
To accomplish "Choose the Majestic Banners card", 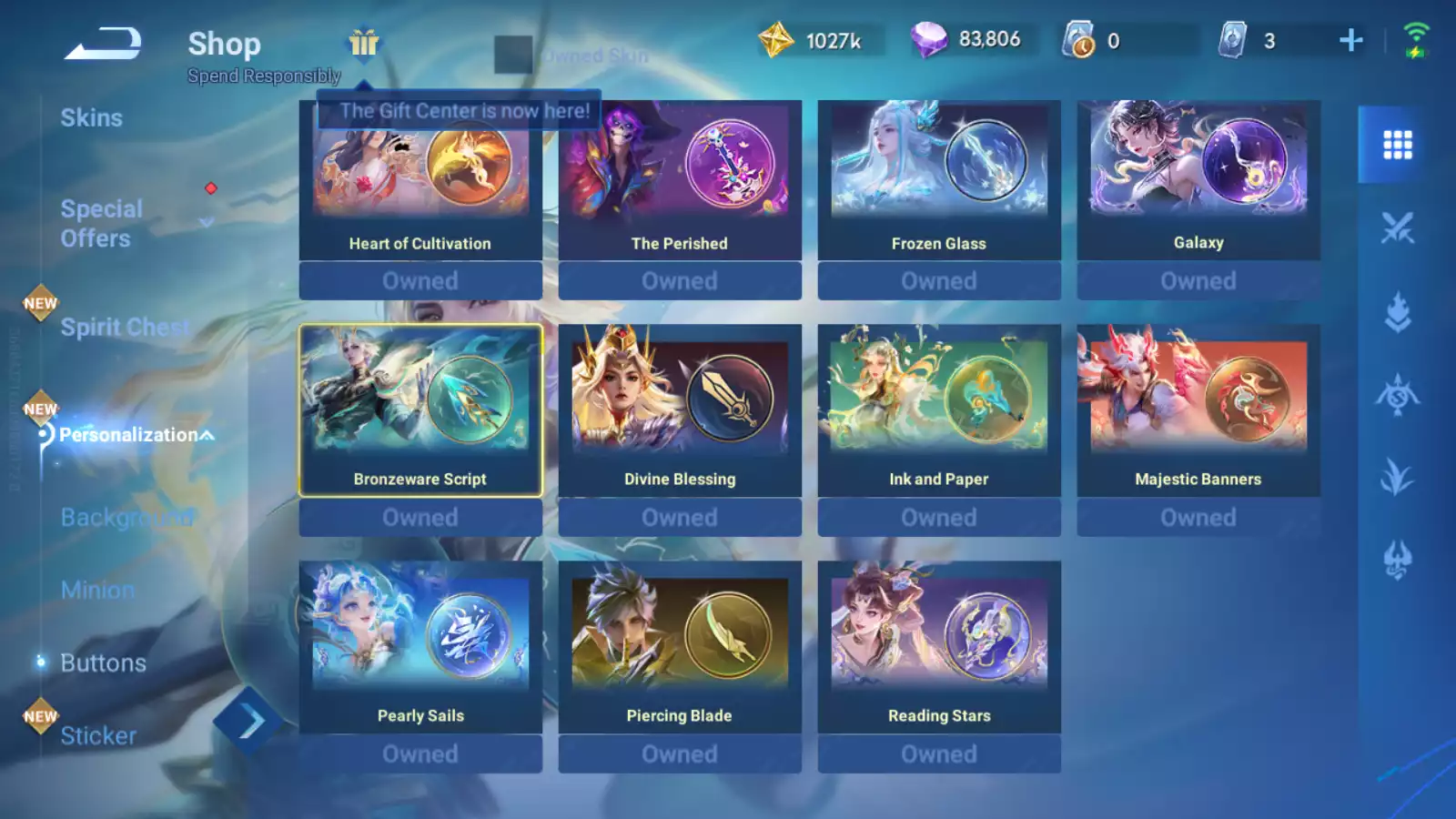I will click(1198, 411).
